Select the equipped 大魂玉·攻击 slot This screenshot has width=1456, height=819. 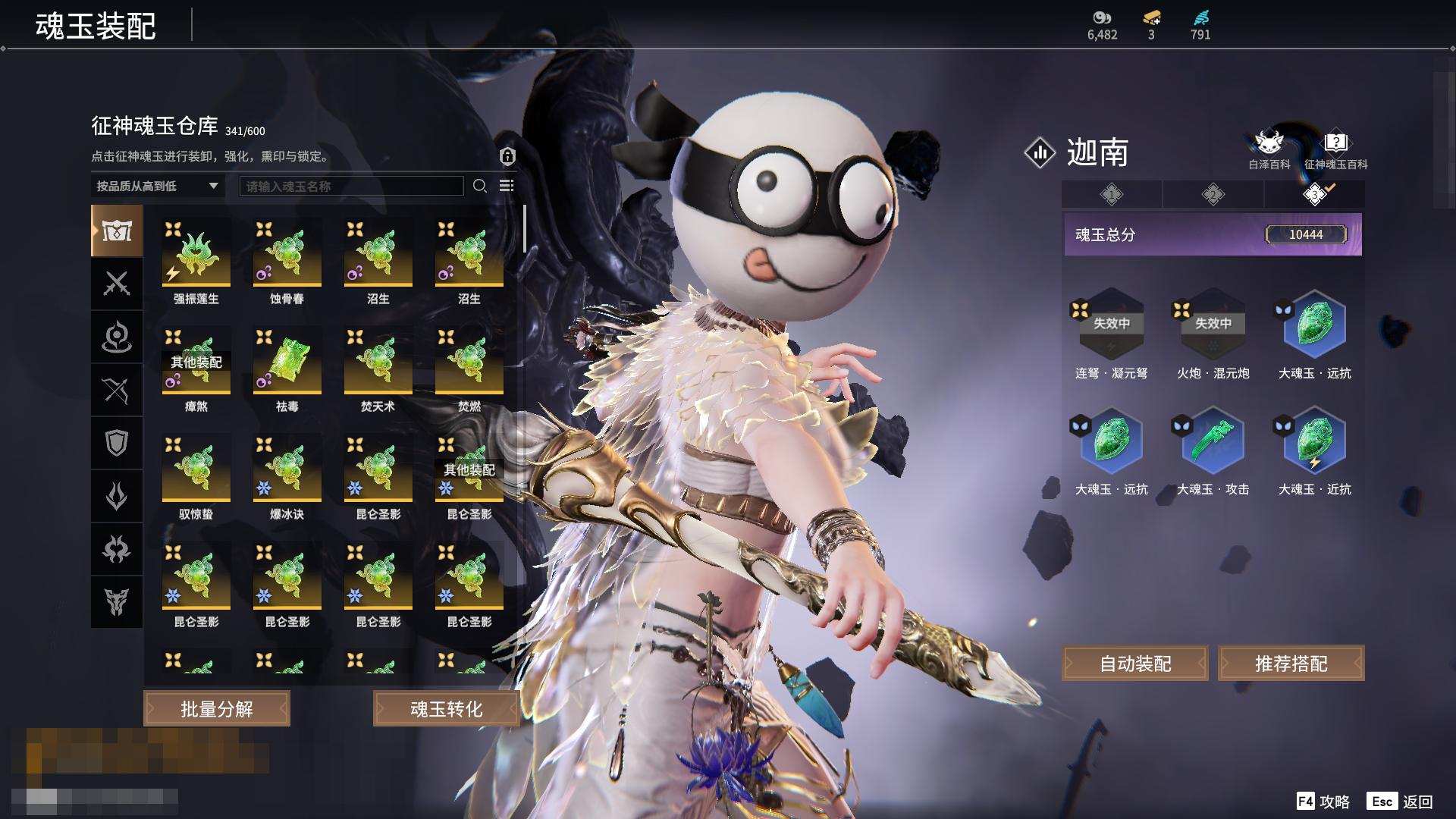click(1213, 442)
